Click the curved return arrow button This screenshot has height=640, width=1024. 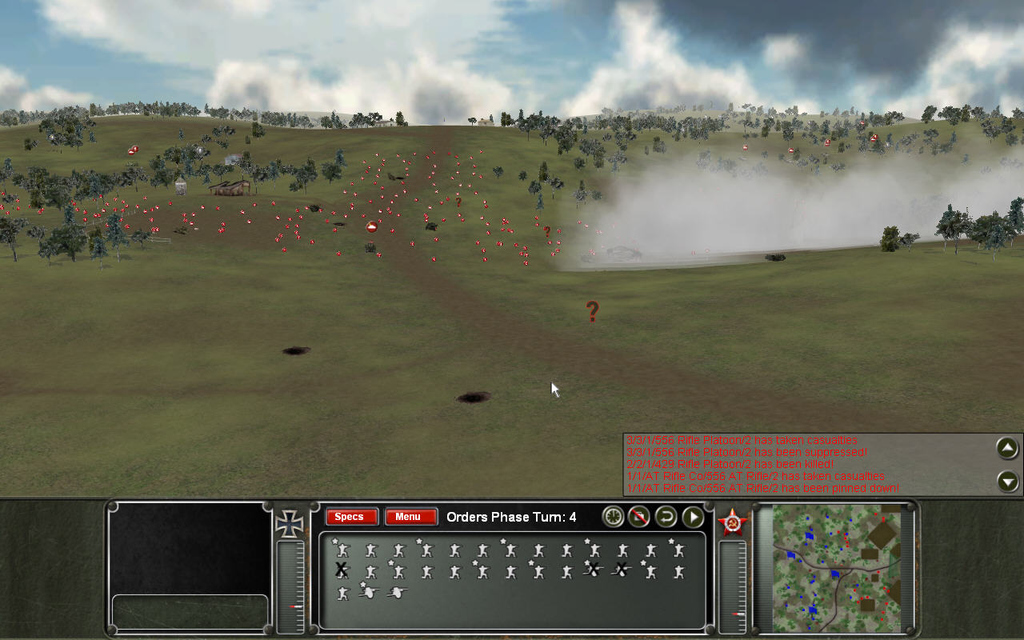tap(666, 517)
